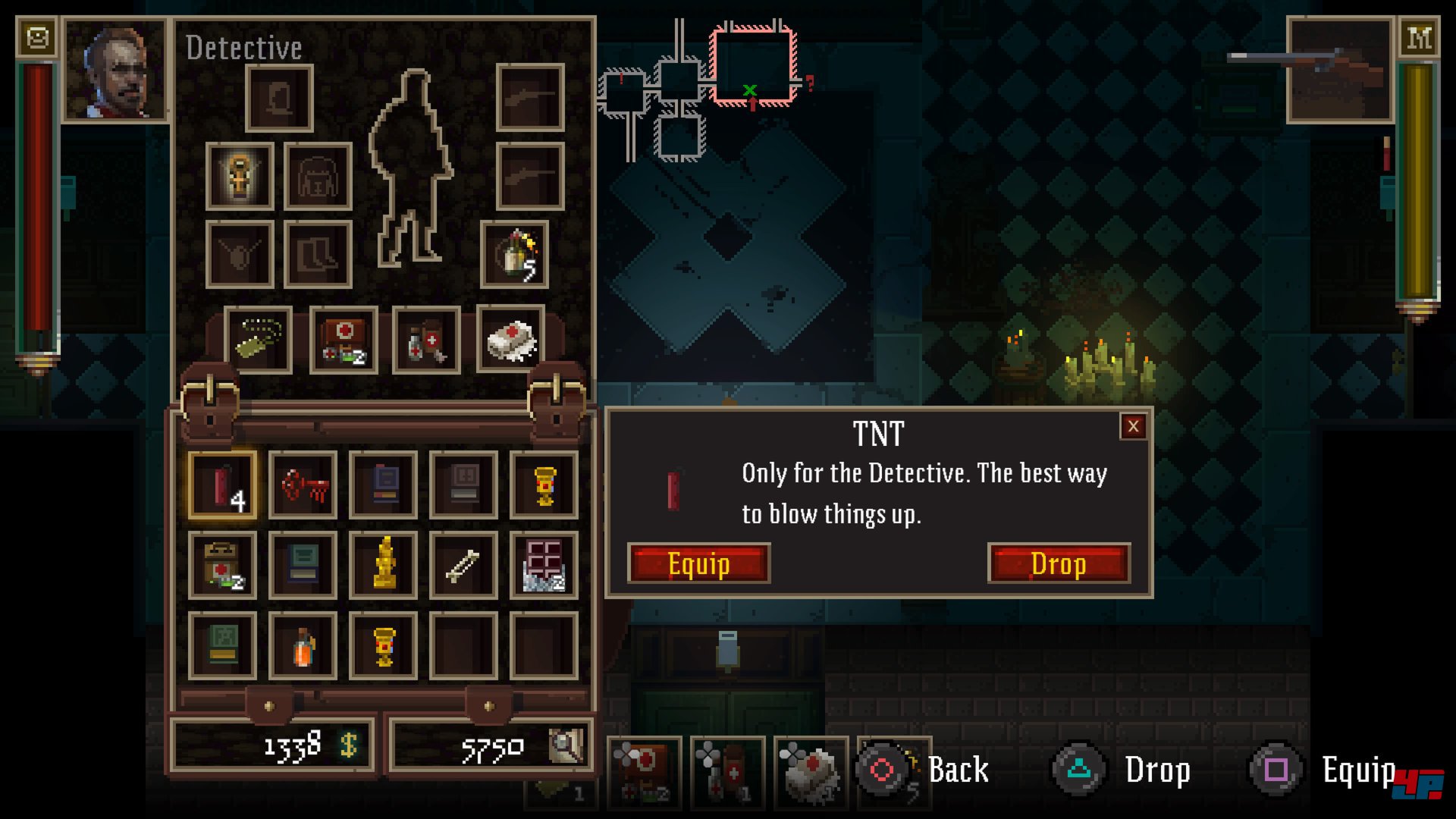Image resolution: width=1456 pixels, height=819 pixels.
Task: Select the bandage roll belt slot
Action: coord(510,340)
